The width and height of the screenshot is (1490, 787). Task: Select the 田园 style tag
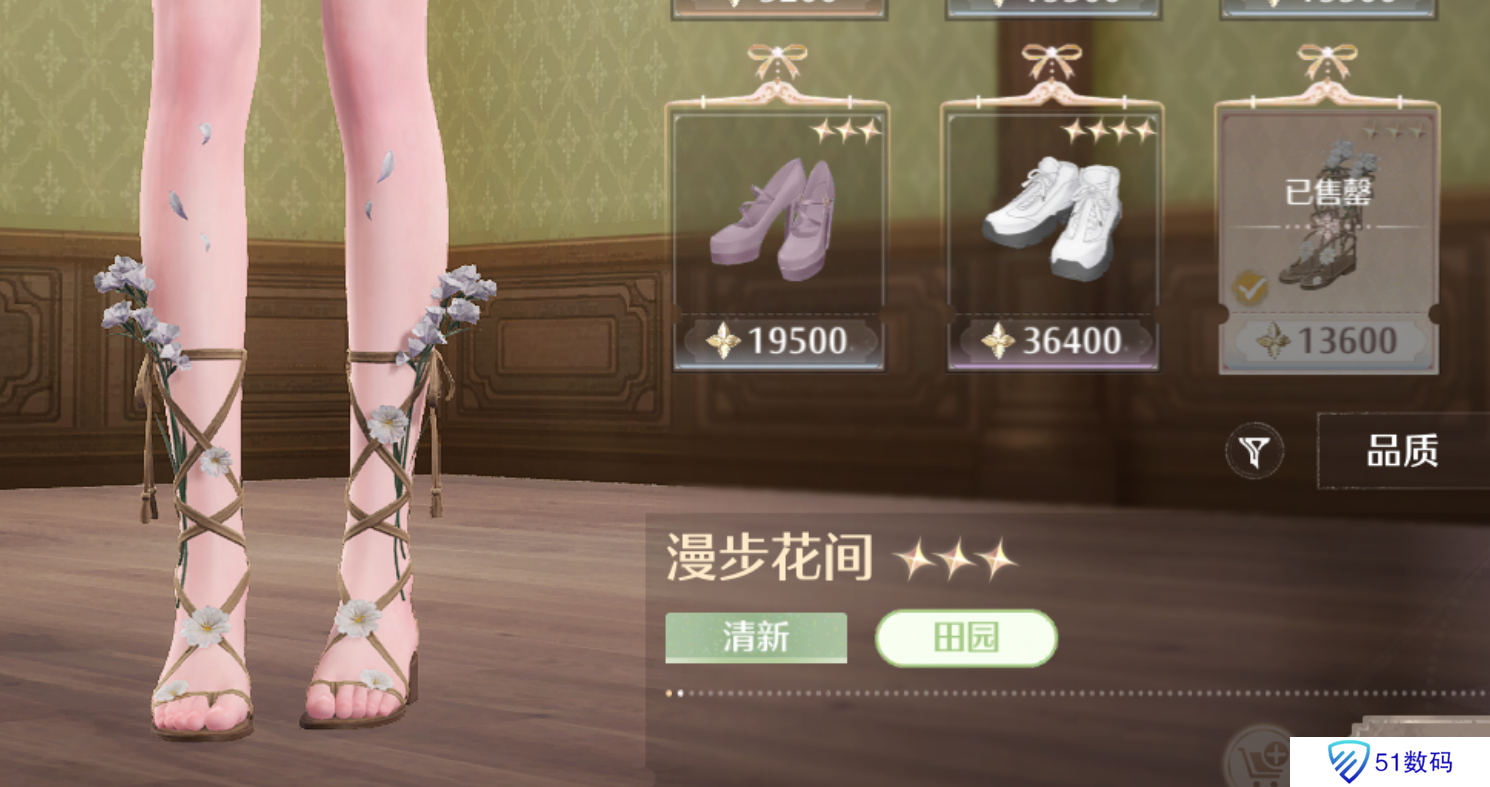pyautogui.click(x=967, y=637)
